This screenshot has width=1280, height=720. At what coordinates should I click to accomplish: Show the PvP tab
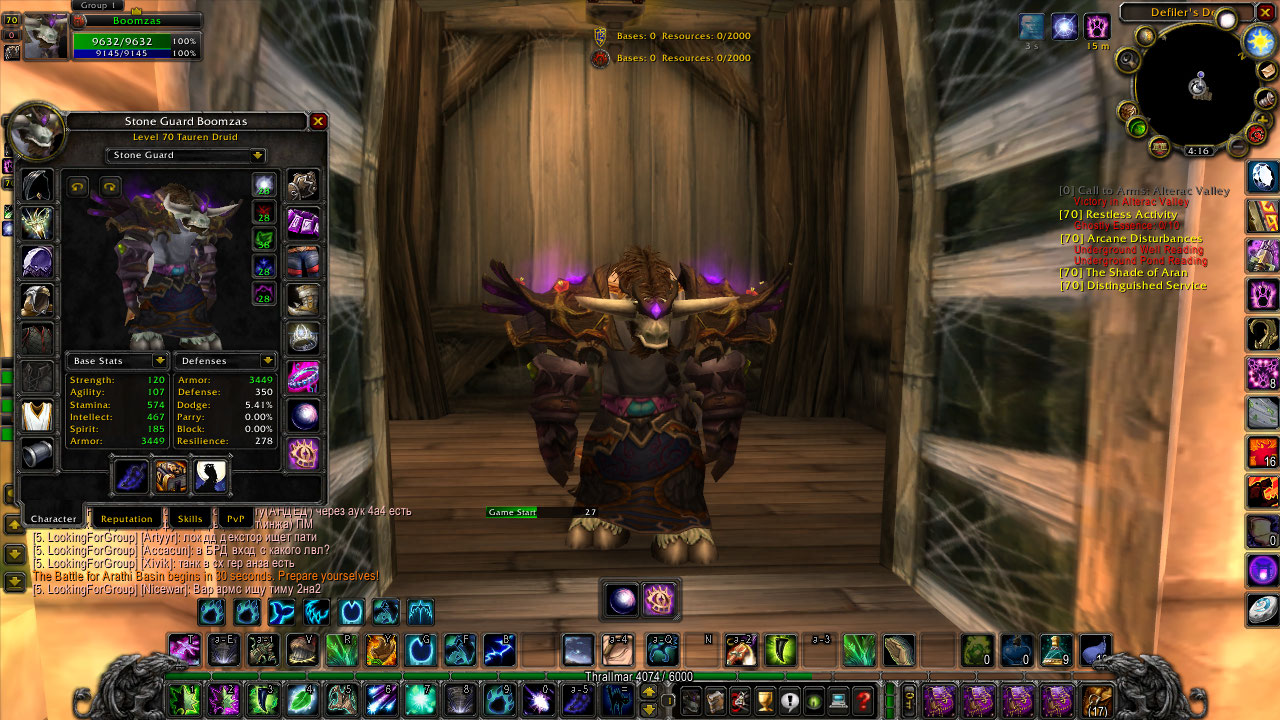[x=235, y=518]
